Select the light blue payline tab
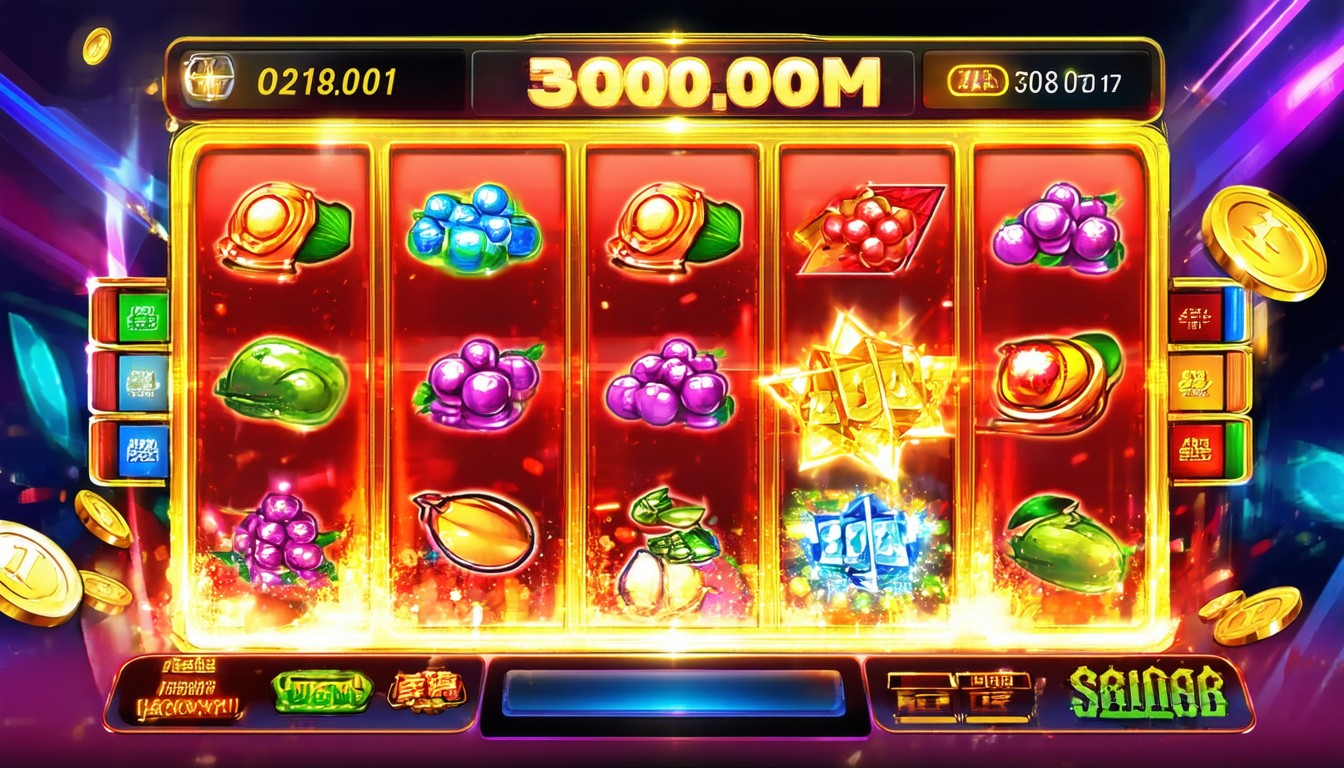Image resolution: width=1344 pixels, height=768 pixels. 143,381
